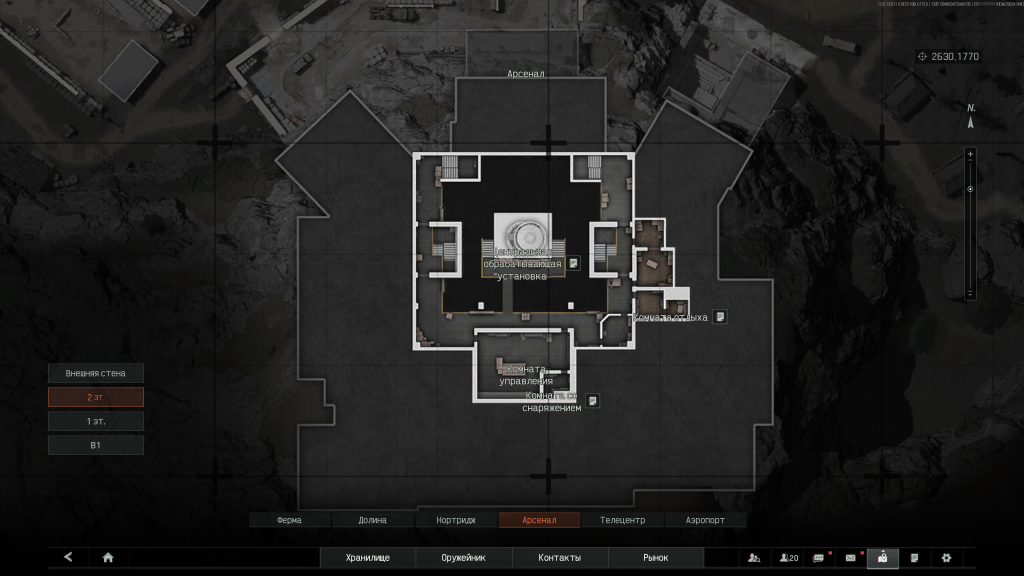The image size is (1024, 576).
Task: Switch floor view to Внешняя стена
Action: pos(96,373)
